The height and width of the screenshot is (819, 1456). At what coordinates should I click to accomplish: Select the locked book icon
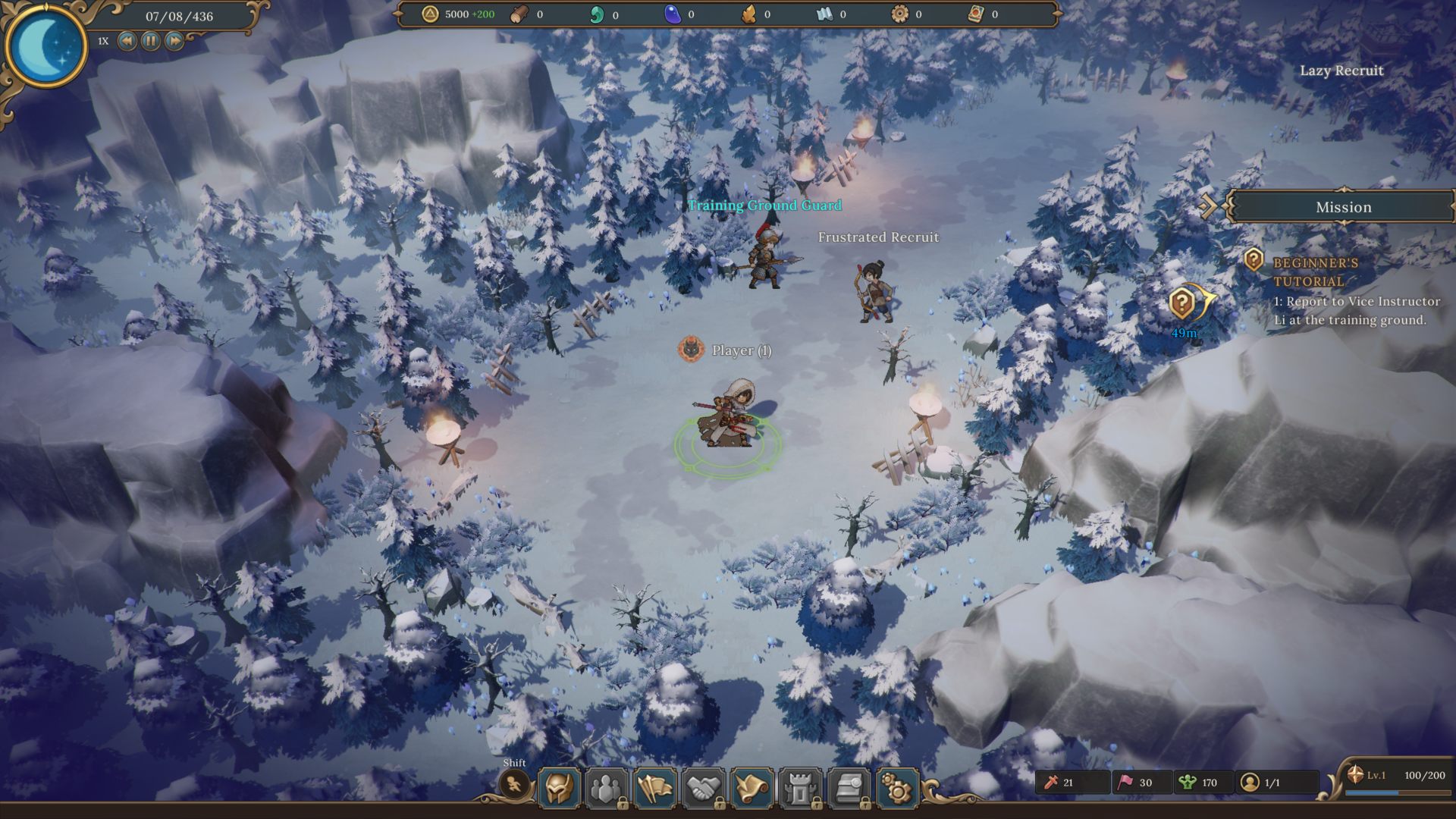coord(849,789)
